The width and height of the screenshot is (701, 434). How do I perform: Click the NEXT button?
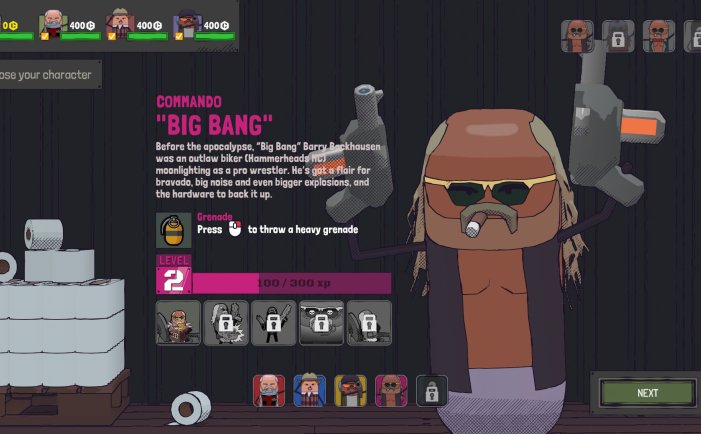coord(647,393)
